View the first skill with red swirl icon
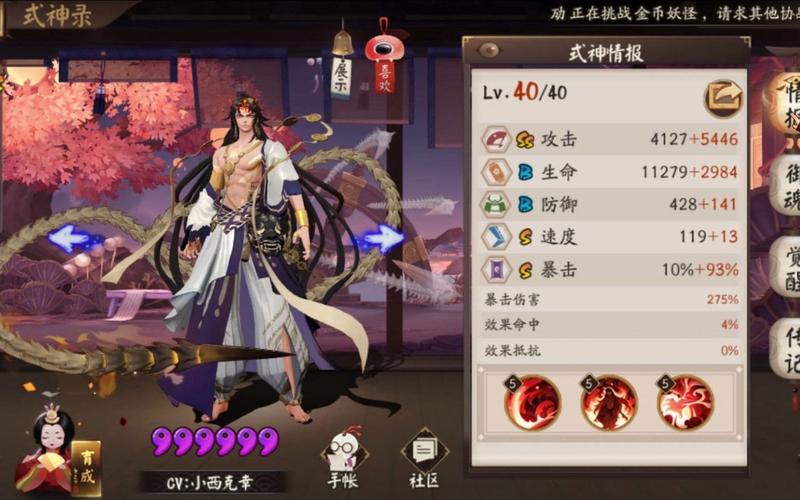The image size is (800, 500). (532, 402)
